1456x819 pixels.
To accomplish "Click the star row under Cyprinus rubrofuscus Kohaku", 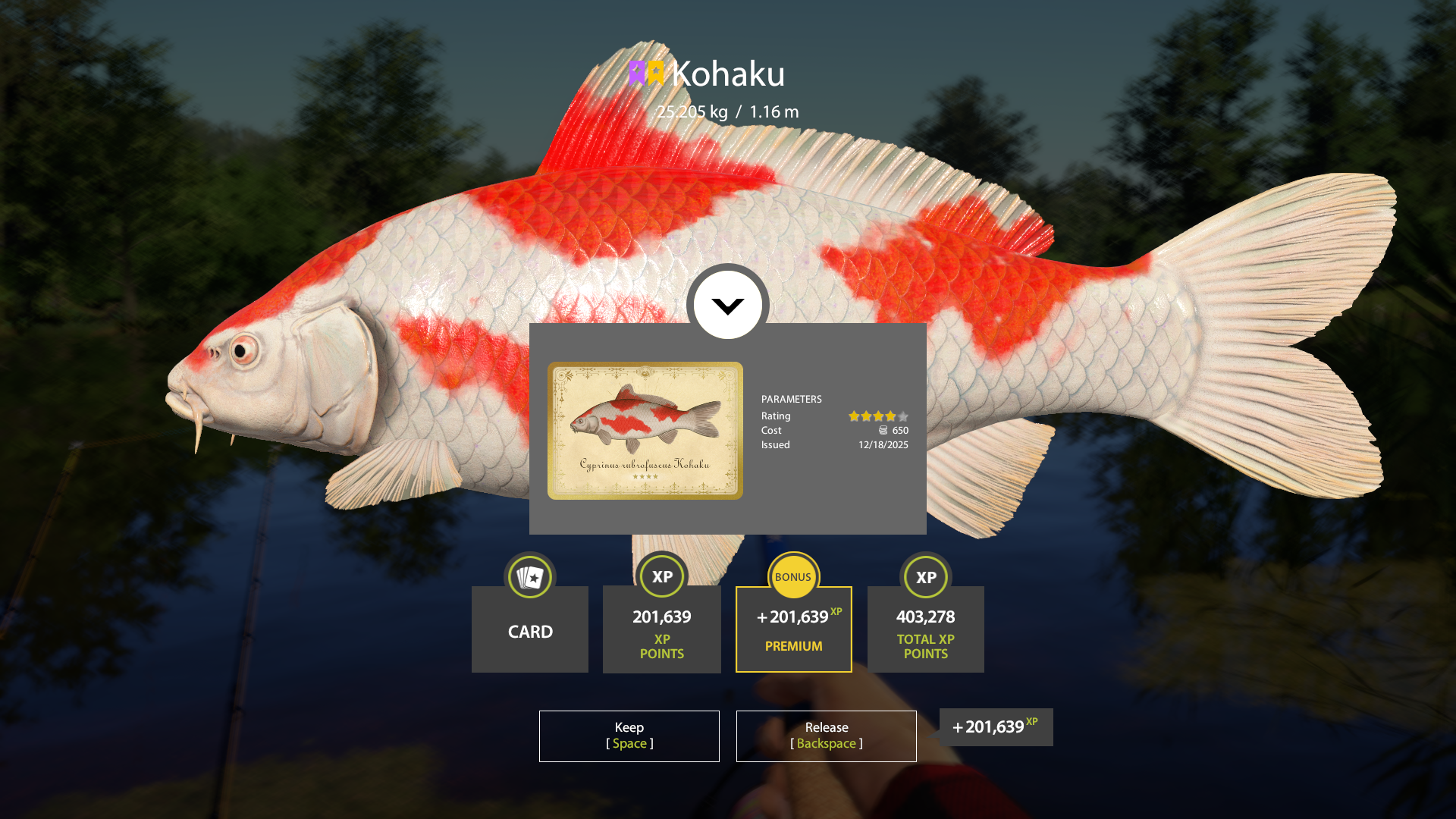I will (645, 476).
